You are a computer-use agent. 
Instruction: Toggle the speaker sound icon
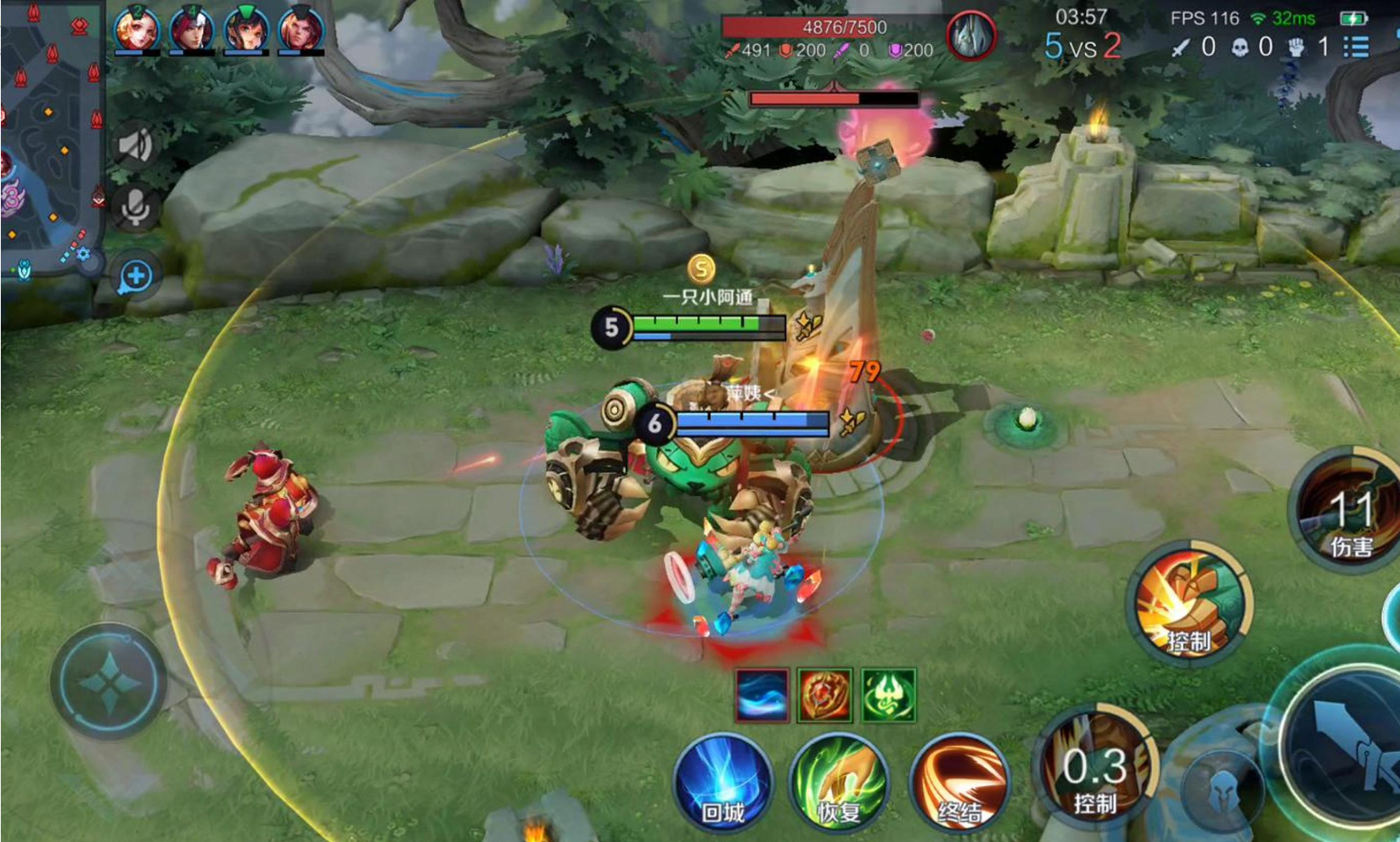point(135,145)
